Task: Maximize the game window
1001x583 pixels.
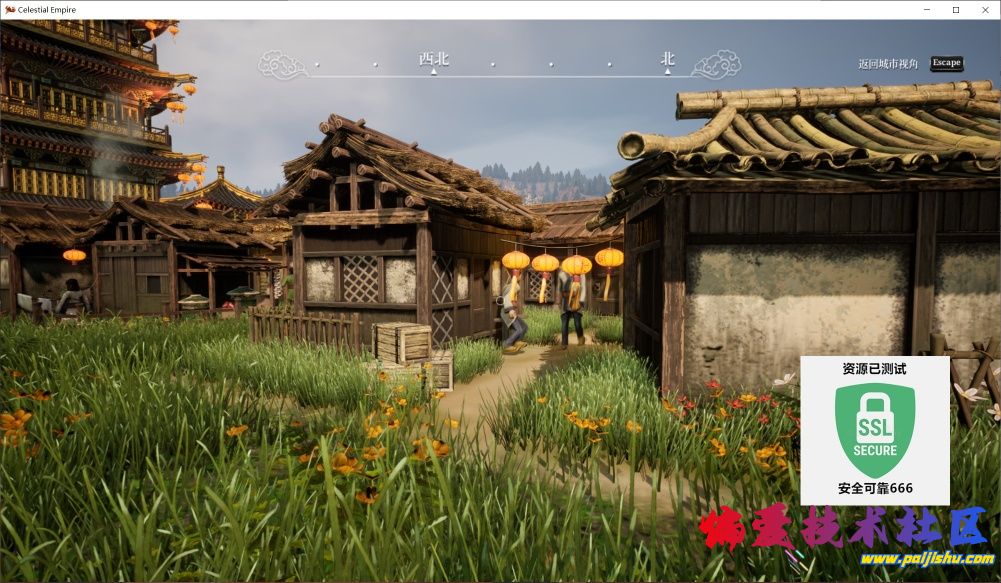Action: [955, 9]
